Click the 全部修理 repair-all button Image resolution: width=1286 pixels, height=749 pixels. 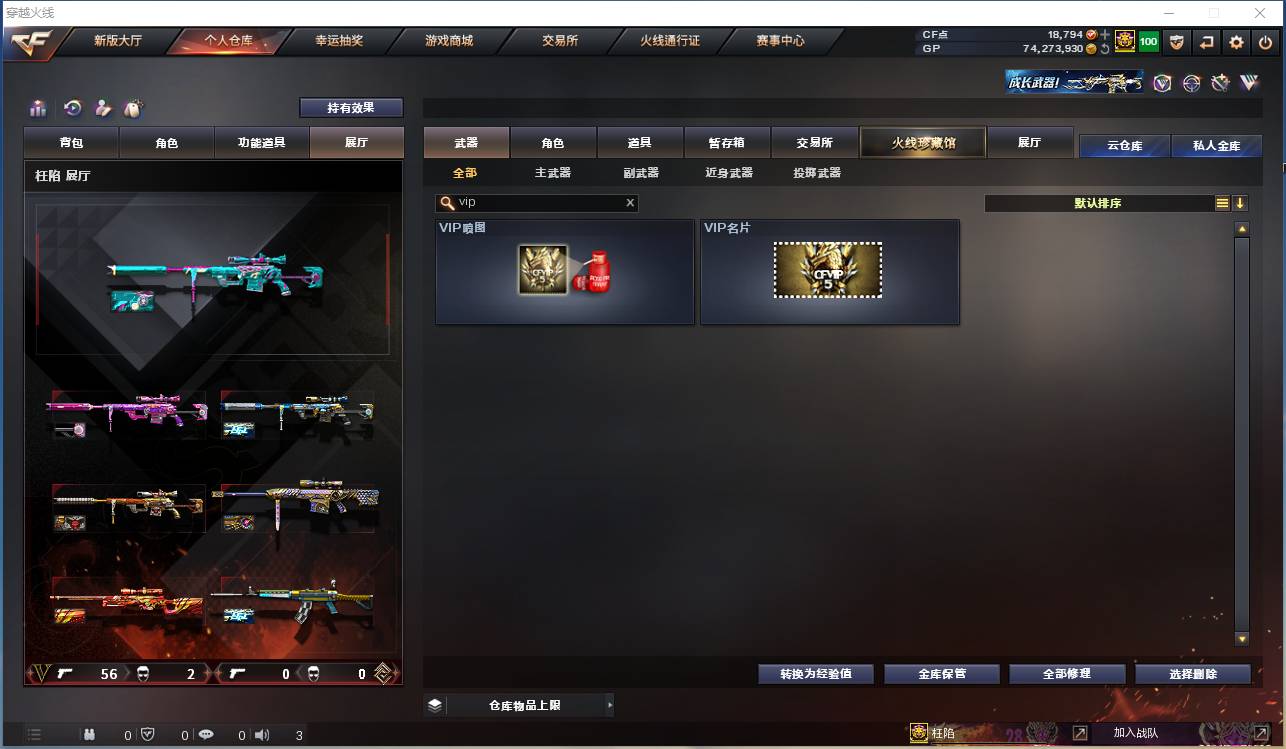coord(1067,674)
